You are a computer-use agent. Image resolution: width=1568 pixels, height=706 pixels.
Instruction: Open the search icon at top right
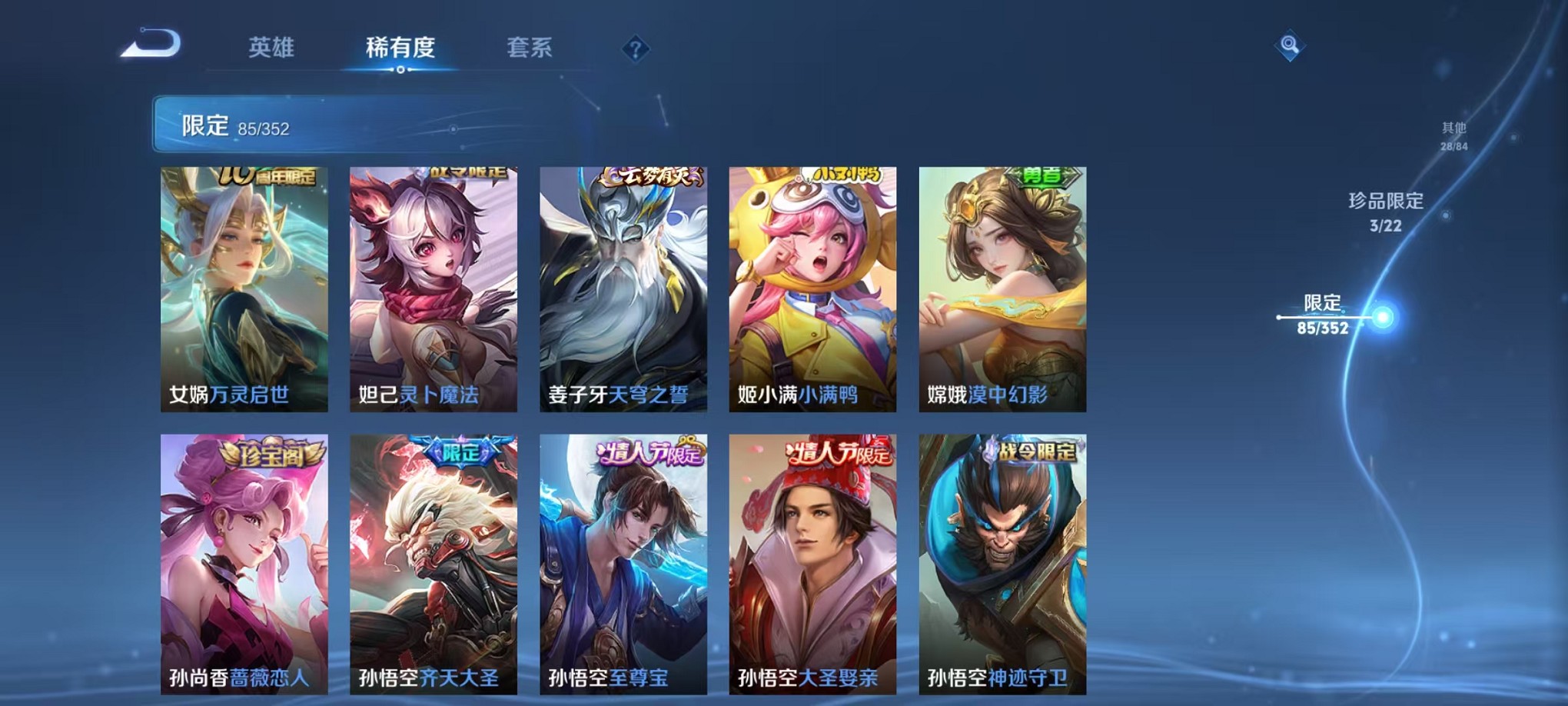(1289, 44)
